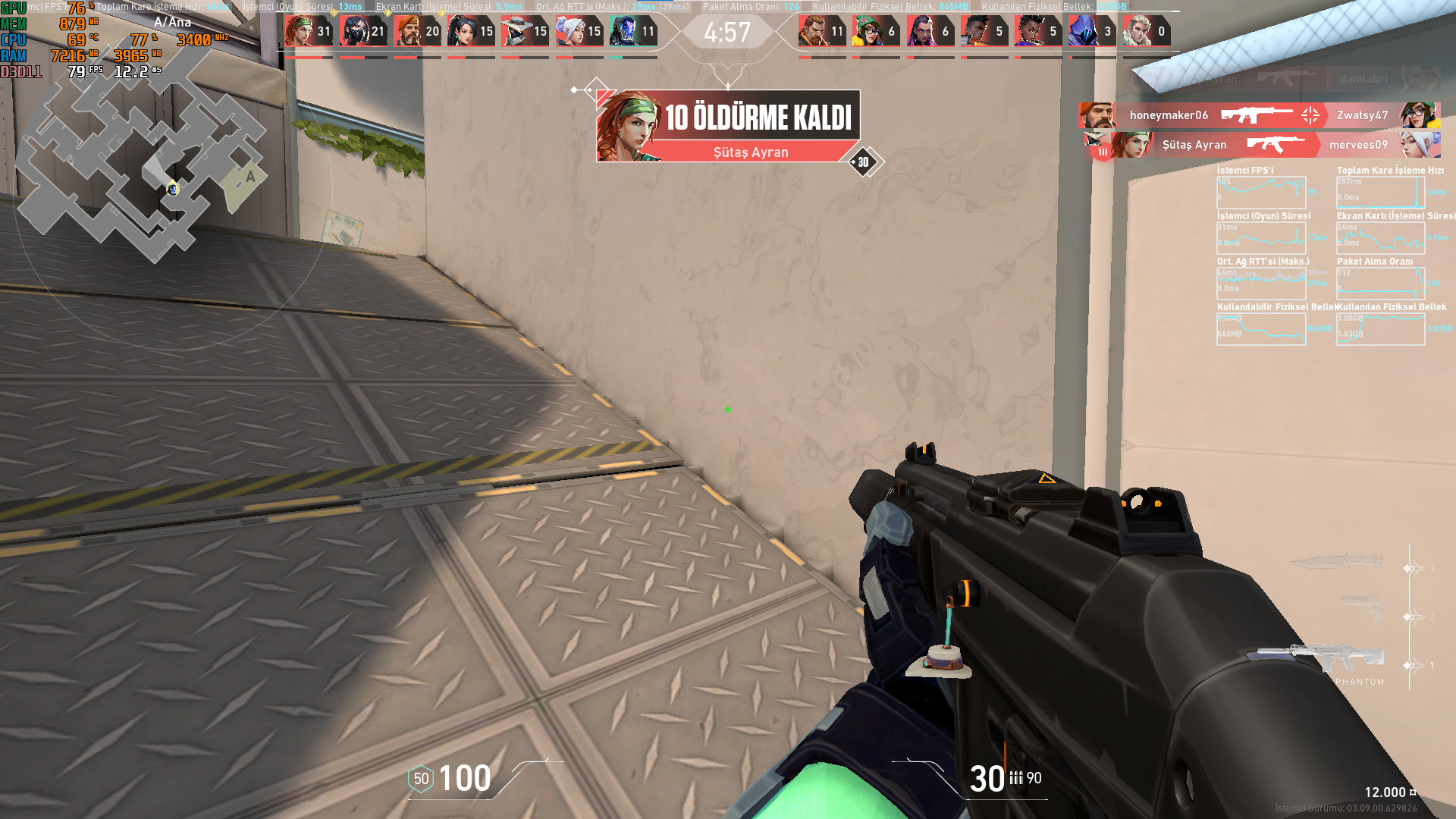Select the top-scoring player portrait with 31 kills
Viewport: 1456px width, 819px height.
pos(308,32)
